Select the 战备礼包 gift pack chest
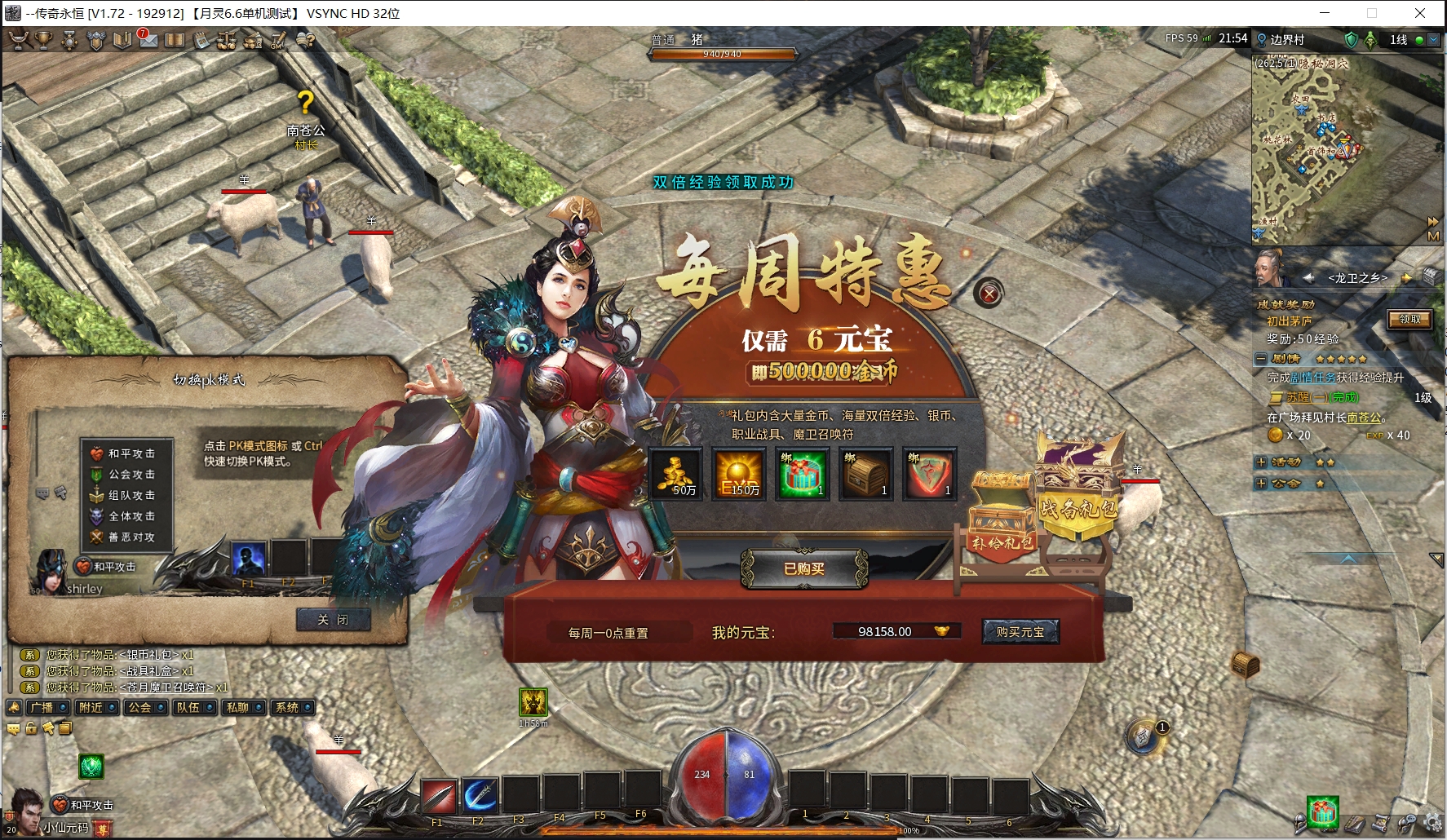Viewport: 1447px width, 840px height. tap(1078, 489)
